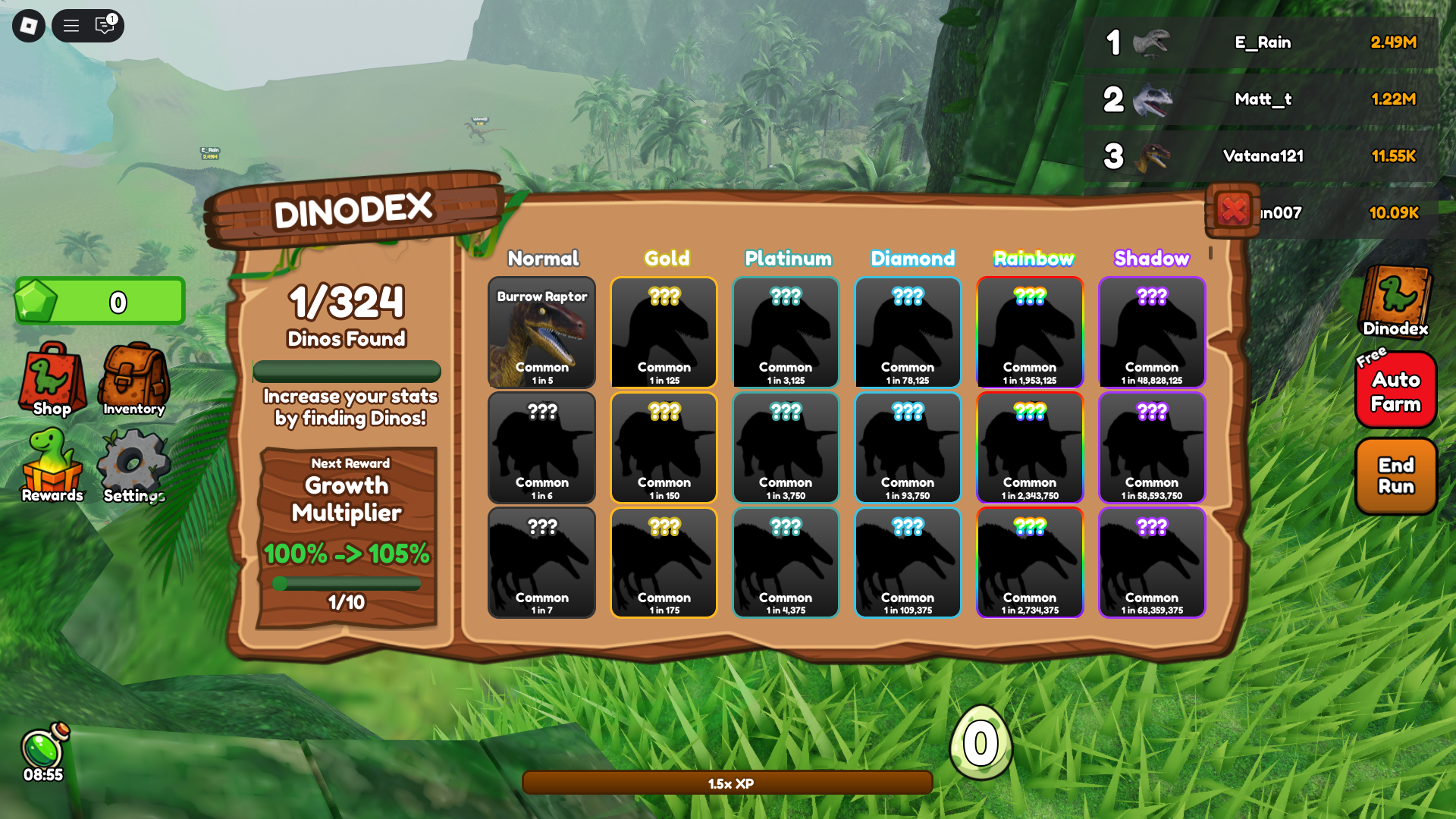The height and width of the screenshot is (819, 1456).
Task: Select the unknown Normal 1 in 6 dino card
Action: point(541,447)
